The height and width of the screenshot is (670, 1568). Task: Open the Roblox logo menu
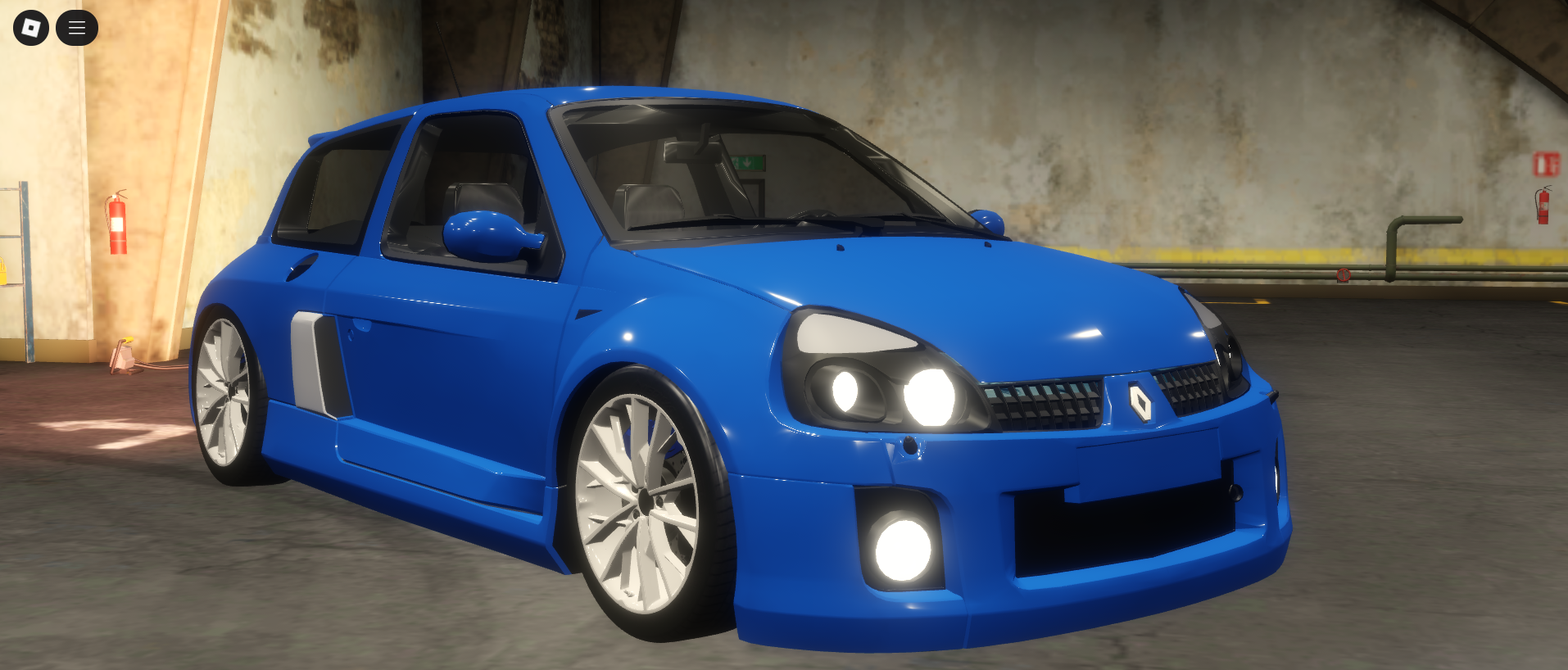click(x=31, y=28)
